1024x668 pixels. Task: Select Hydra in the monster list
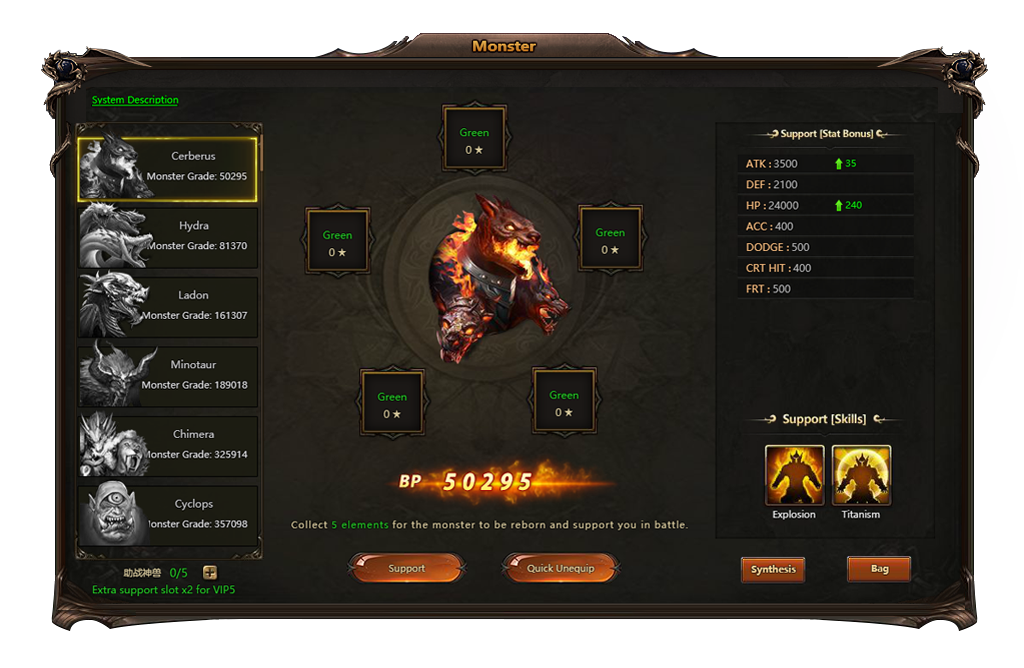168,237
